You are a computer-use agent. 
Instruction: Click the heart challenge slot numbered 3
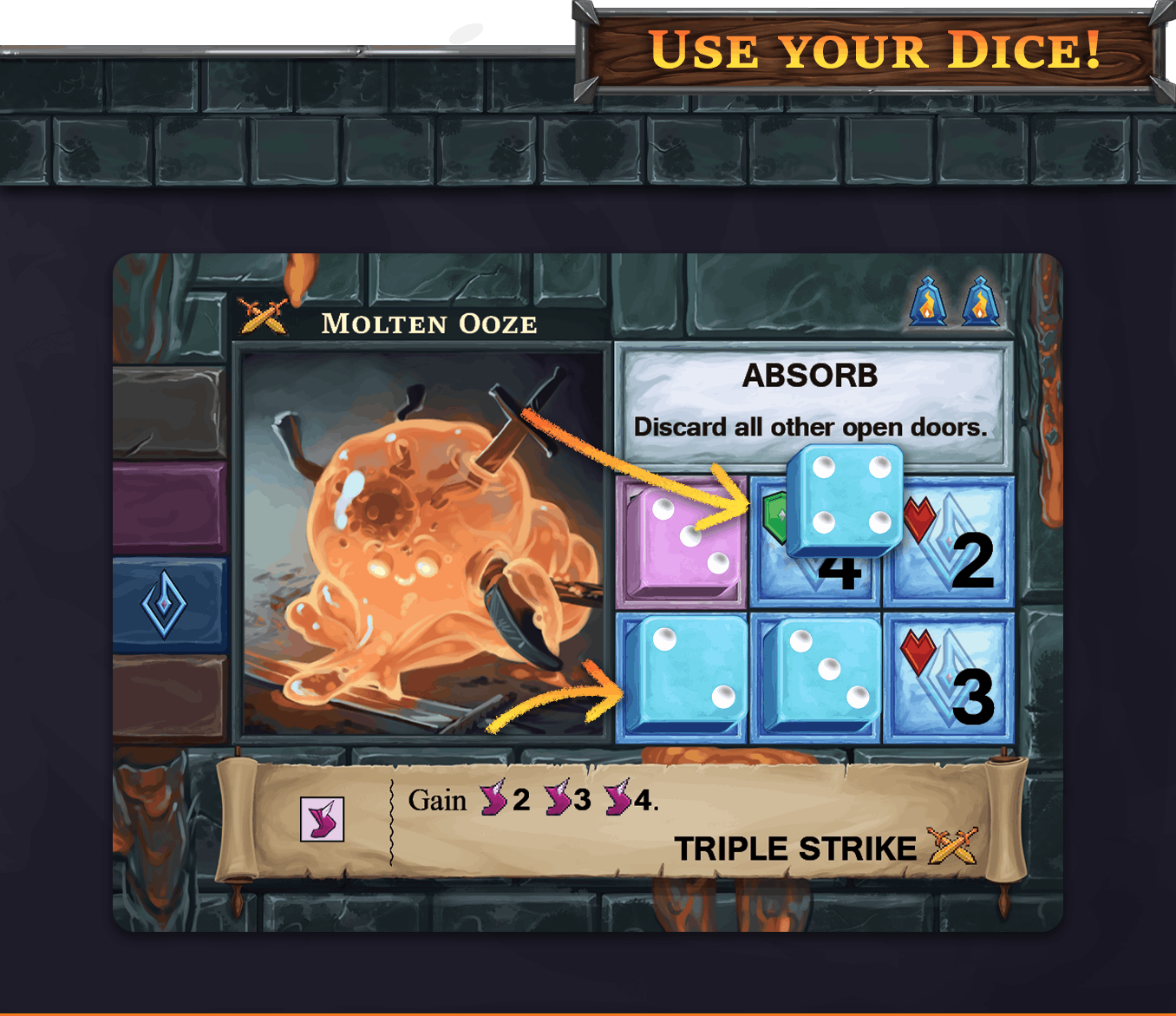click(948, 678)
